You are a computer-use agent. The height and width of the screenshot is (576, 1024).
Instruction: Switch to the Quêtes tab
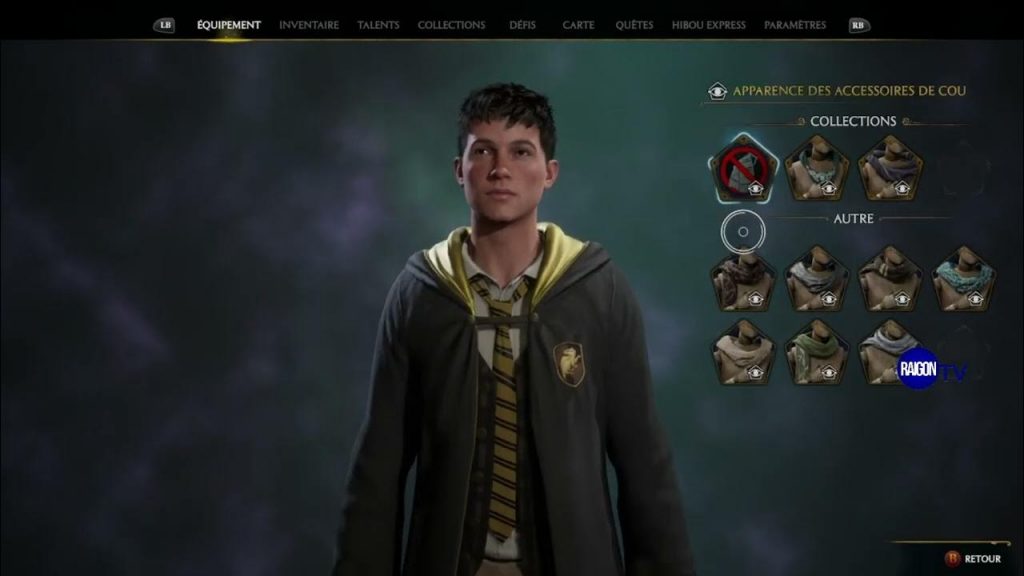pyautogui.click(x=634, y=25)
